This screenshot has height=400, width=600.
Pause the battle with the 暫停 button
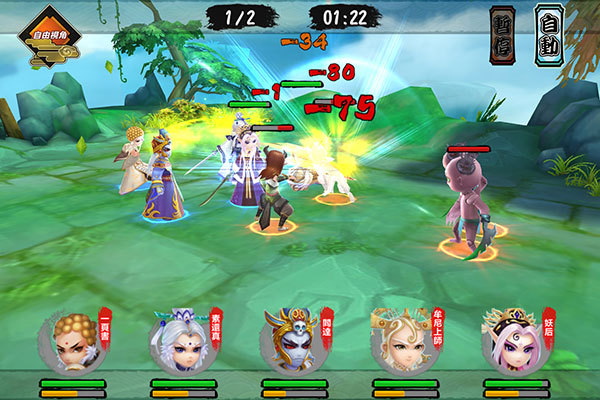point(502,33)
